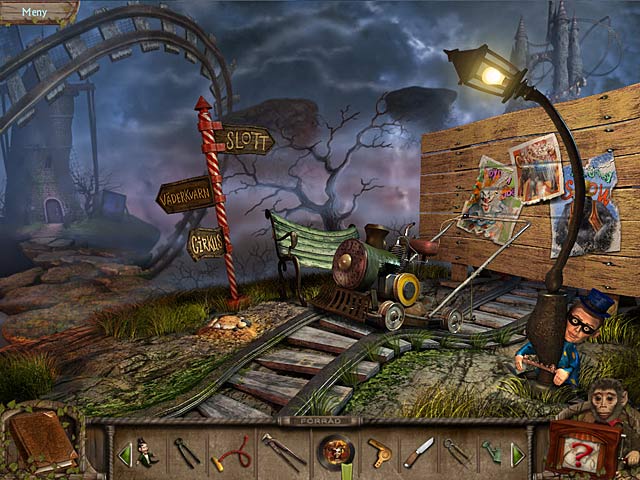Pick the black tongs in inventory
Viewport: 640px width, 480px height.
187,453
